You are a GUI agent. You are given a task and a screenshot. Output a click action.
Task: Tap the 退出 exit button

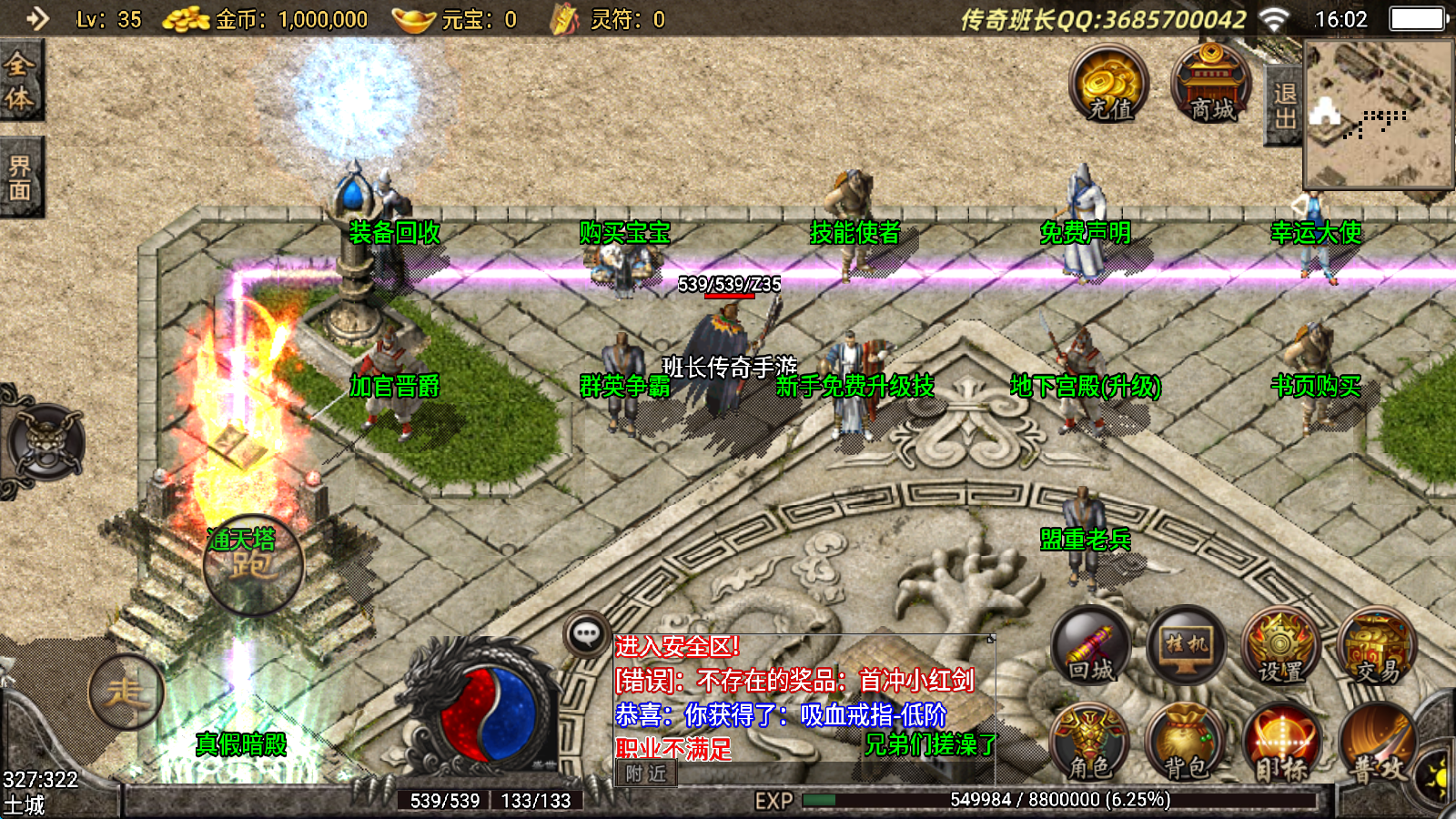coord(1284,106)
